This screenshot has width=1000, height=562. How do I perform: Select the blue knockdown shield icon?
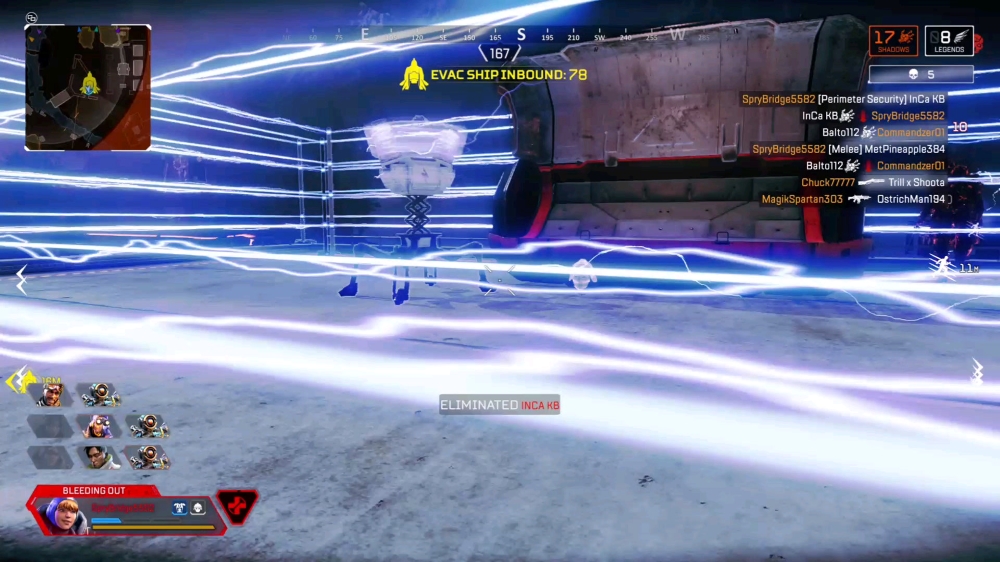click(179, 508)
